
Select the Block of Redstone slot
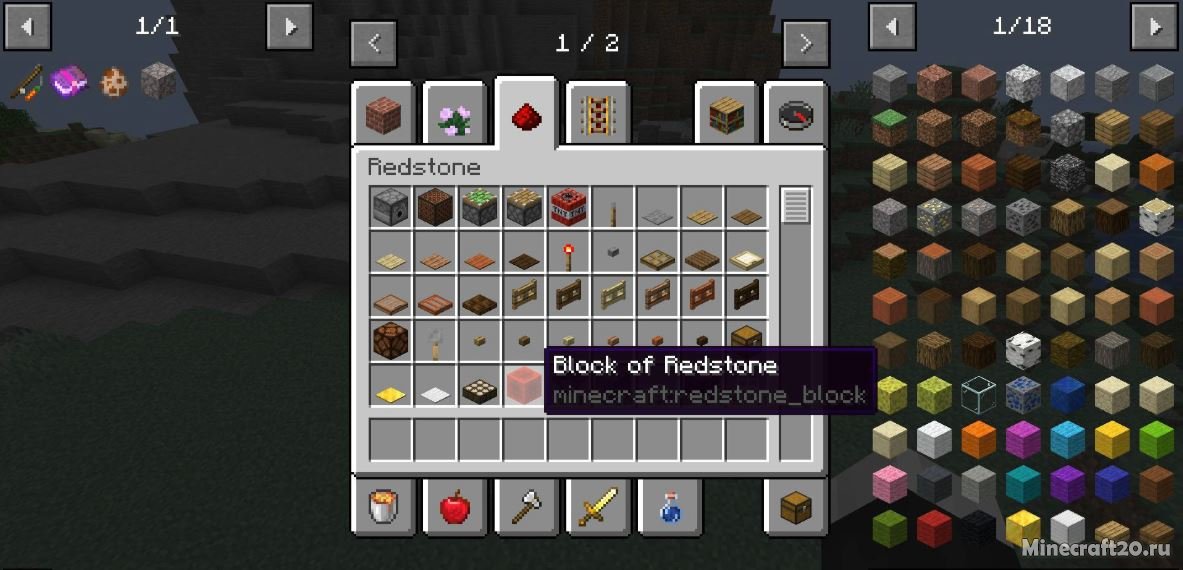coord(524,385)
